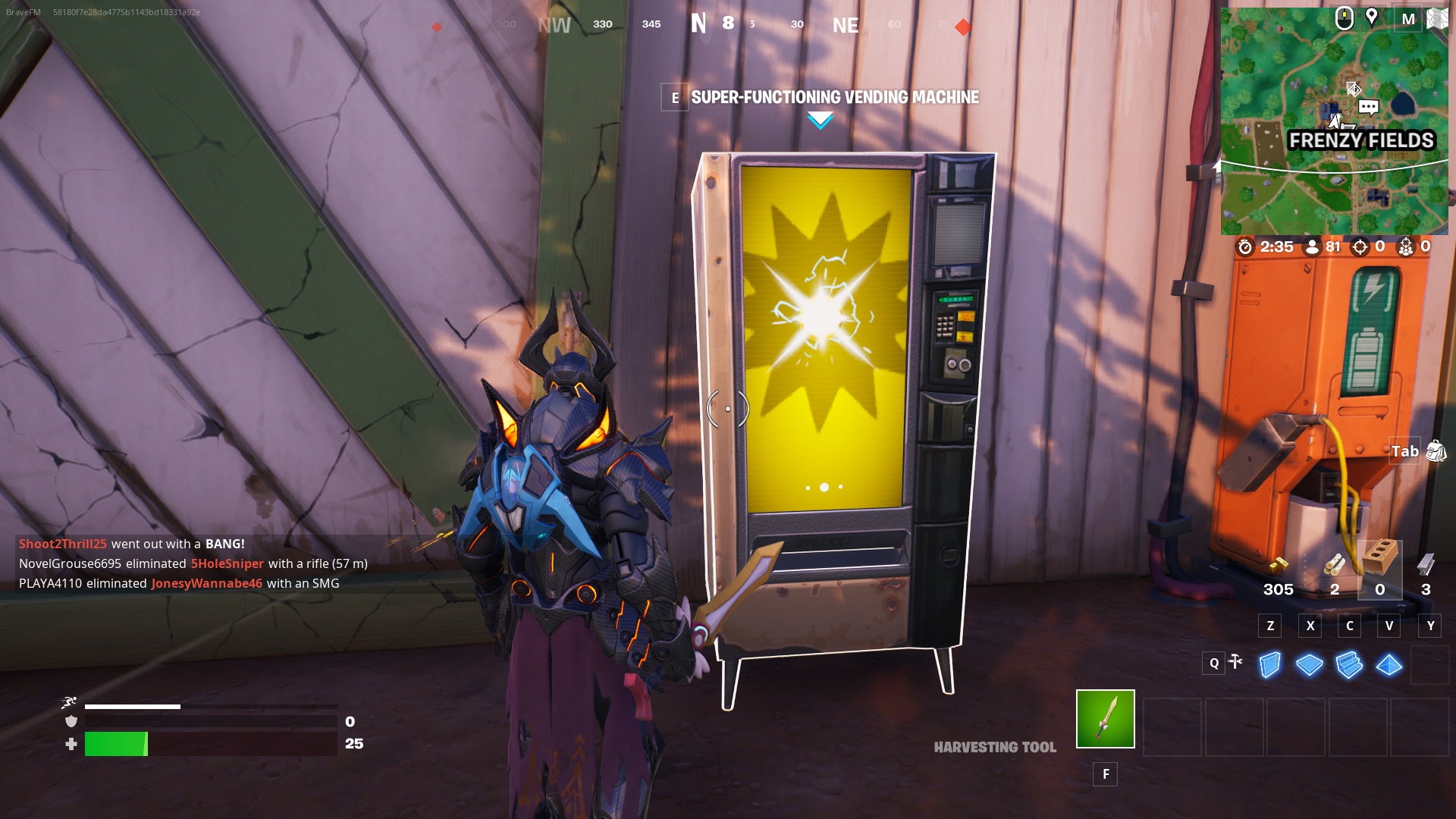Choose the floor building piece
The image size is (1456, 819).
1309,665
